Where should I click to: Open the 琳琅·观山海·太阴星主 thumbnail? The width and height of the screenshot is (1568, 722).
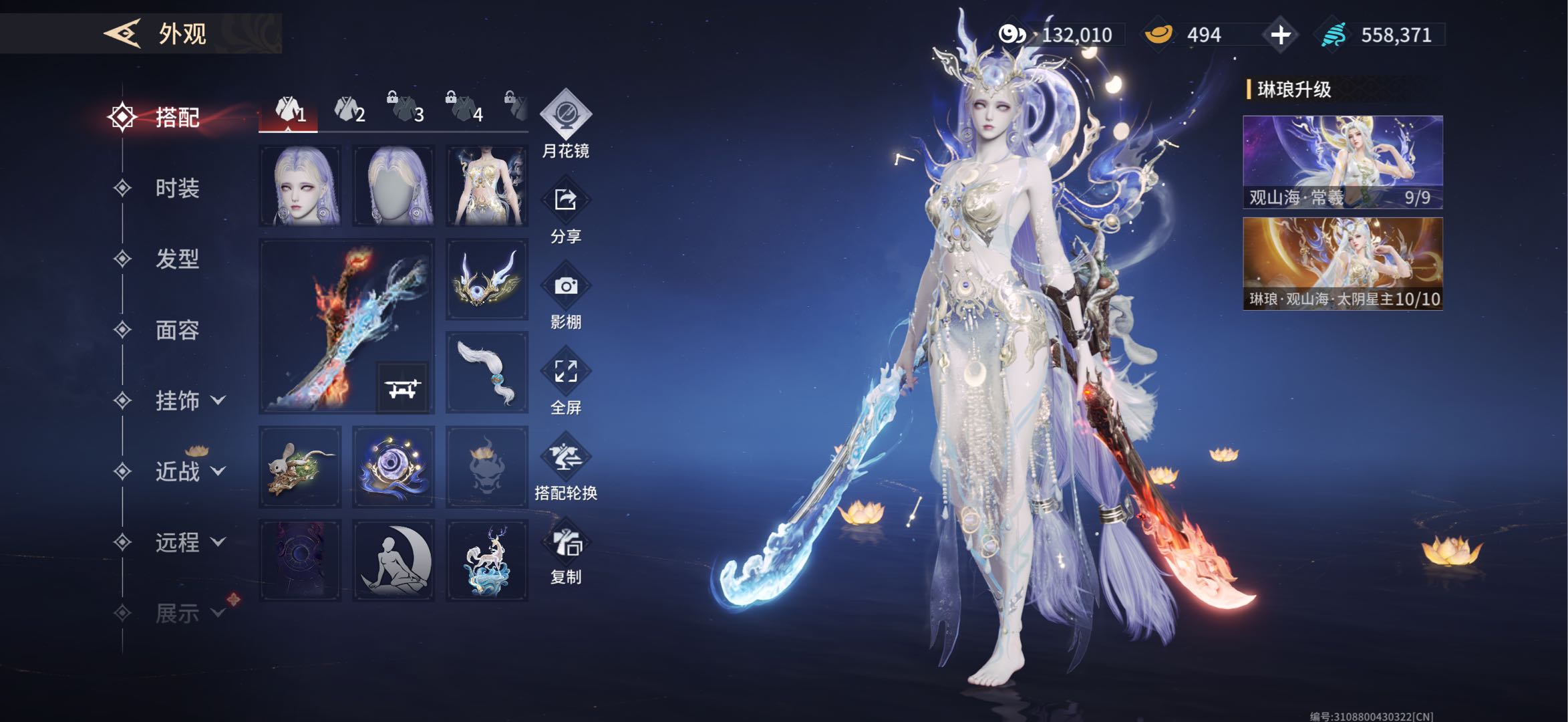(x=1342, y=263)
